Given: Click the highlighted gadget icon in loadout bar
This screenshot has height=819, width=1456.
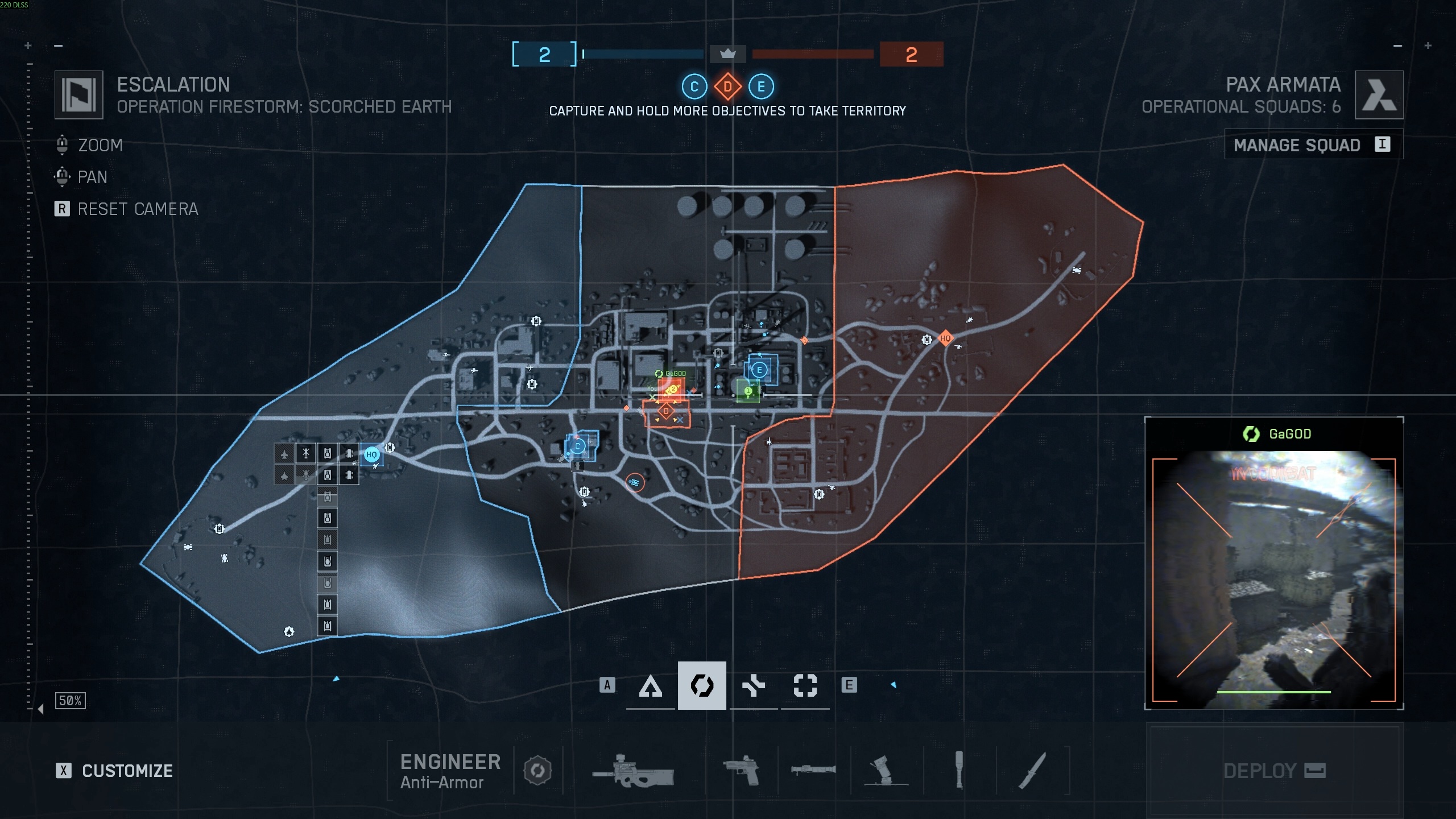Looking at the screenshot, I should pyautogui.click(x=702, y=685).
